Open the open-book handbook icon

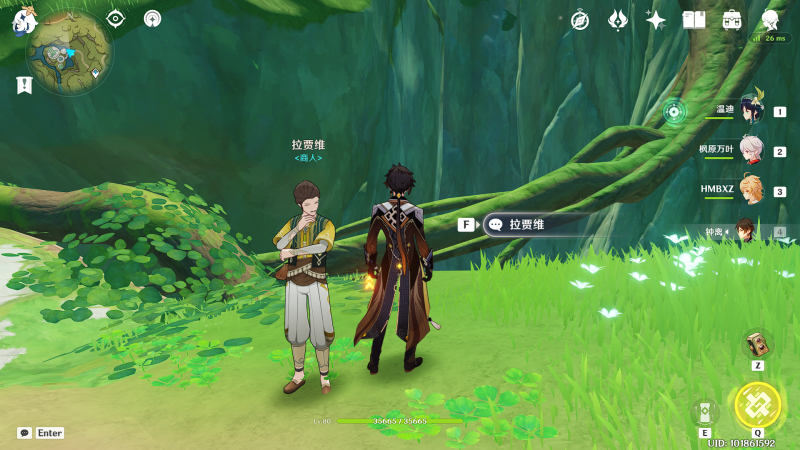pos(694,20)
